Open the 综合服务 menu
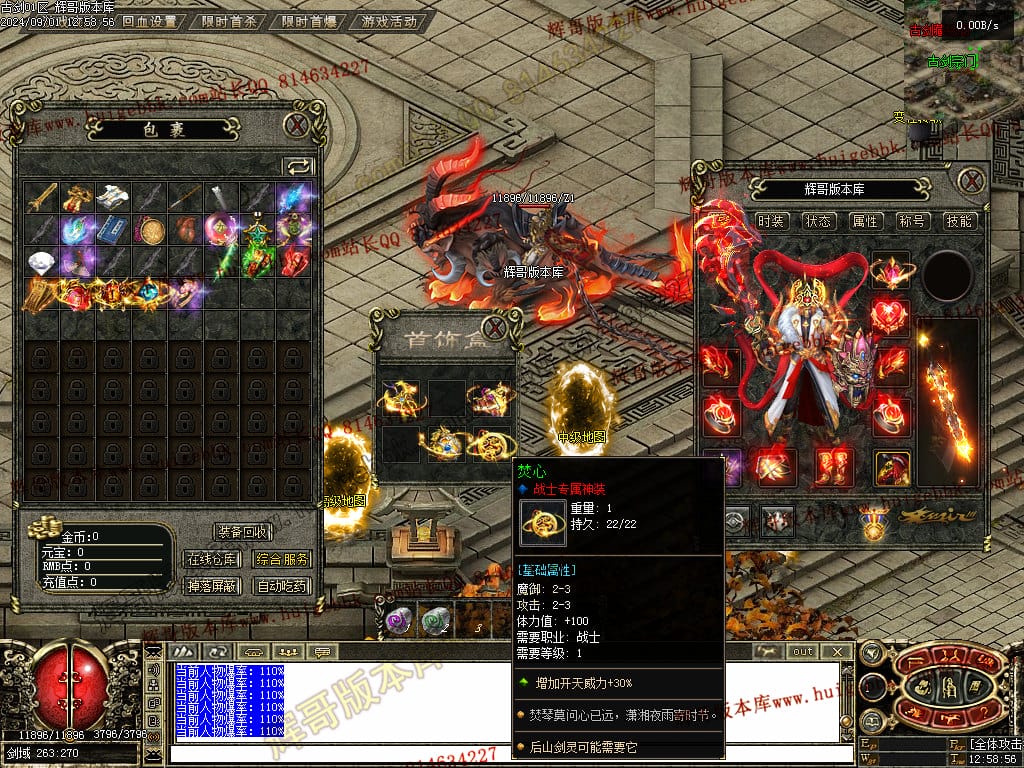This screenshot has height=768, width=1024. click(282, 560)
